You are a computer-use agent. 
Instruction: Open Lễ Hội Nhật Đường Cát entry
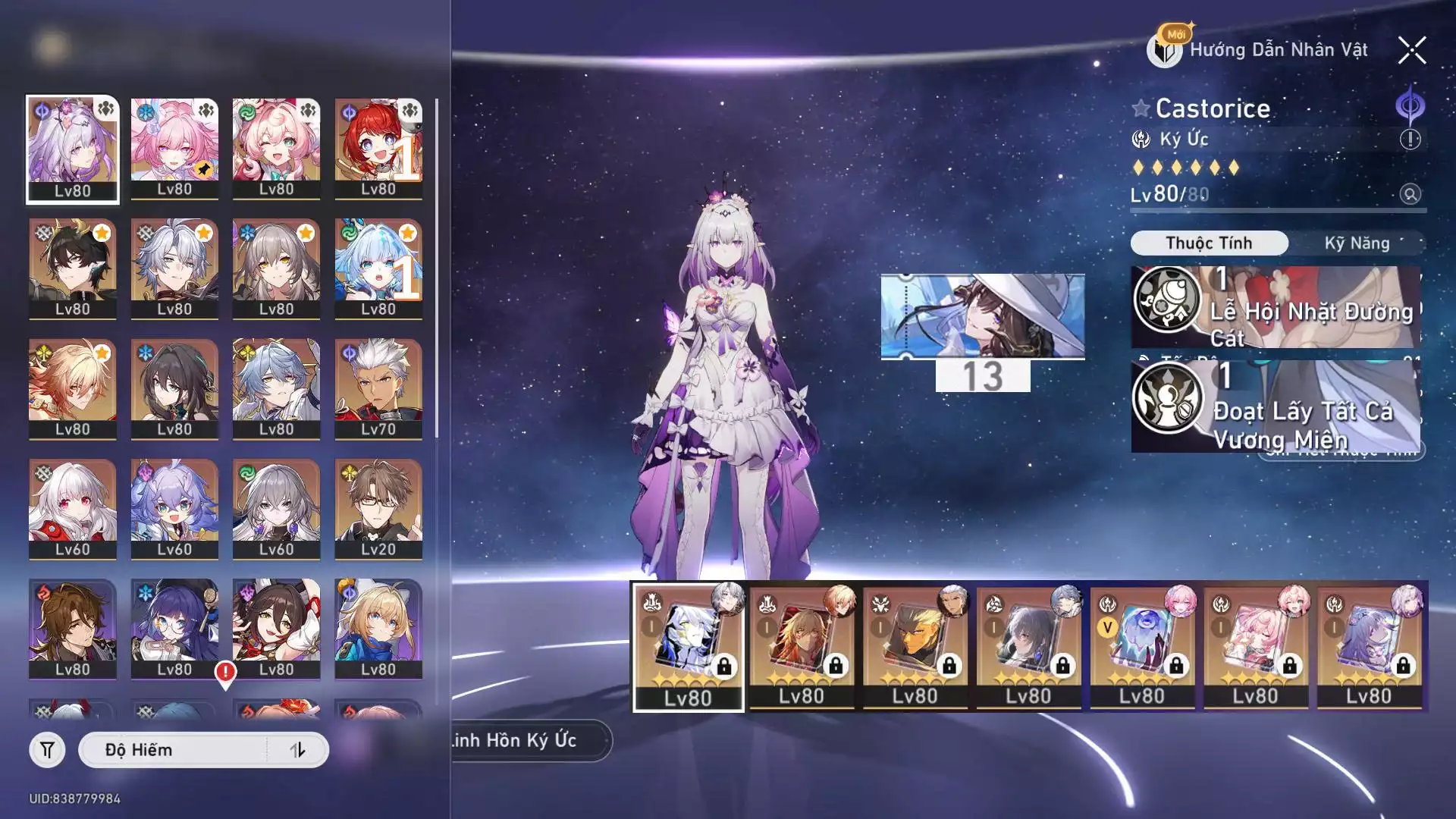pyautogui.click(x=1276, y=307)
